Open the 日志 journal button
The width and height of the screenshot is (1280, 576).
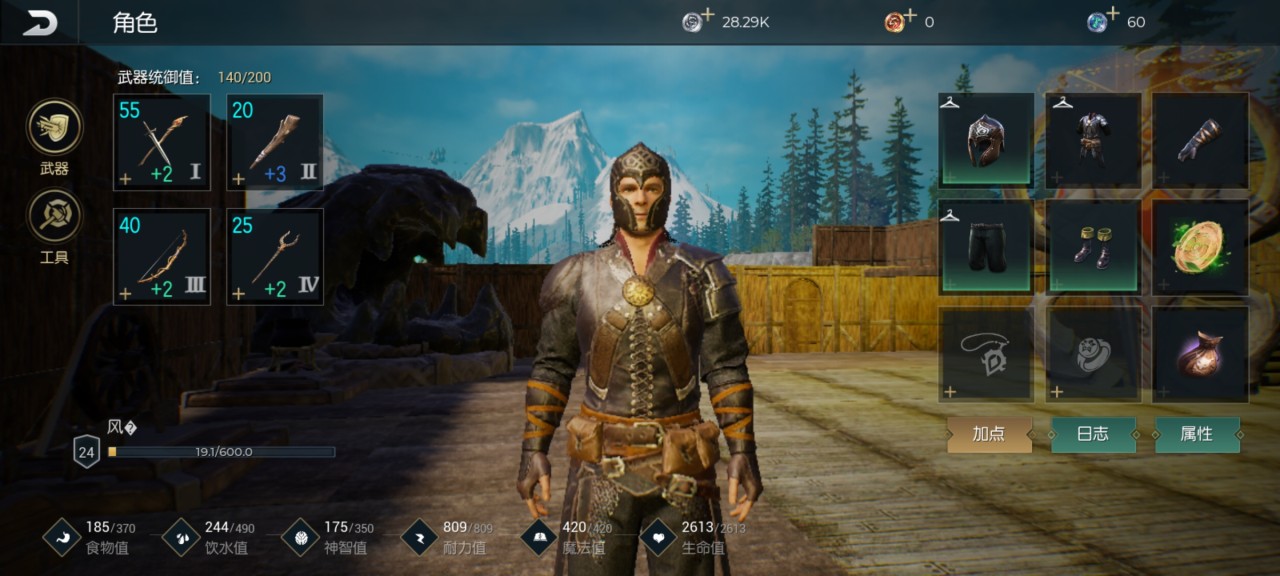(1093, 434)
